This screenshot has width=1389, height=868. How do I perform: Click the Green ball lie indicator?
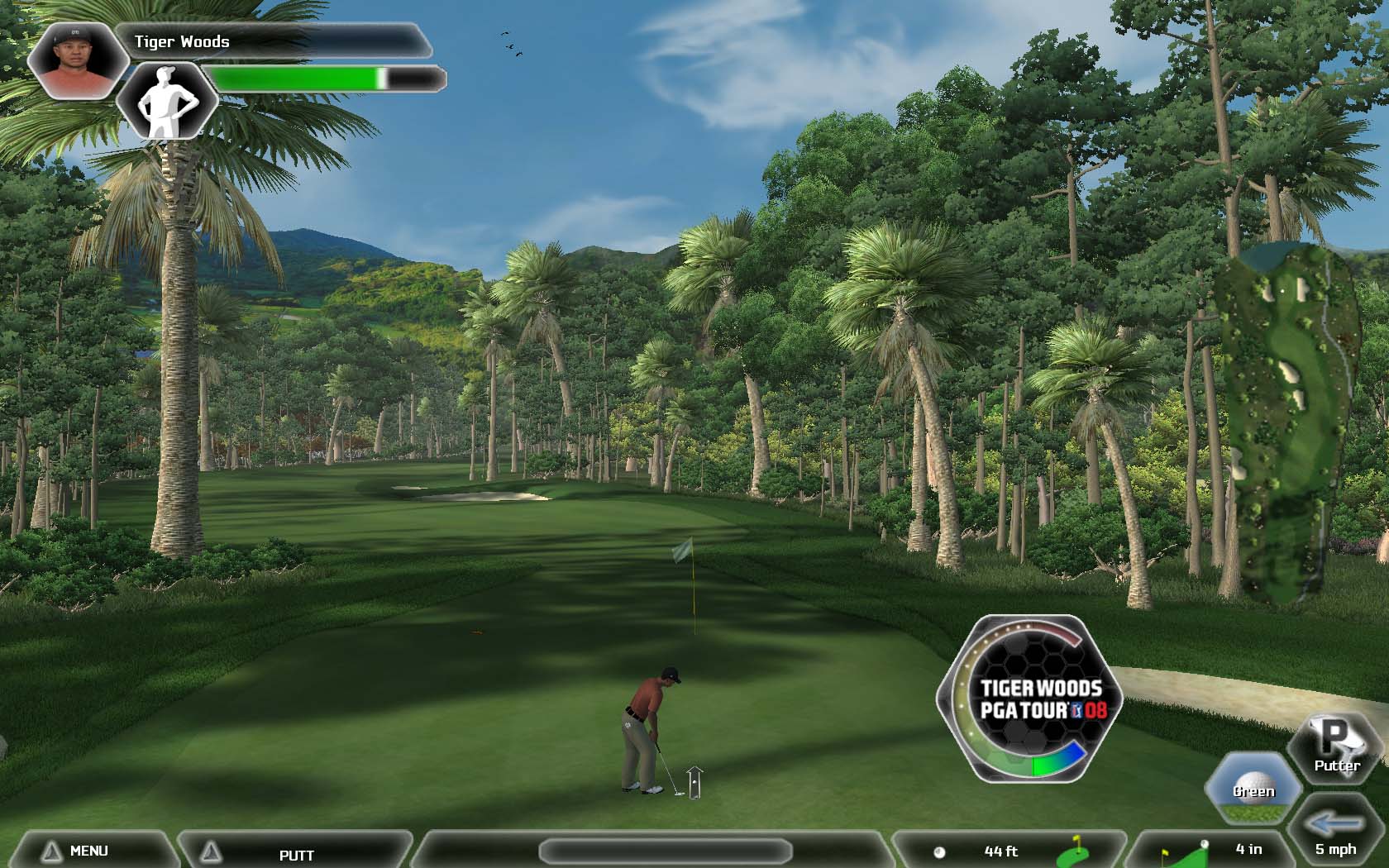(x=1253, y=786)
